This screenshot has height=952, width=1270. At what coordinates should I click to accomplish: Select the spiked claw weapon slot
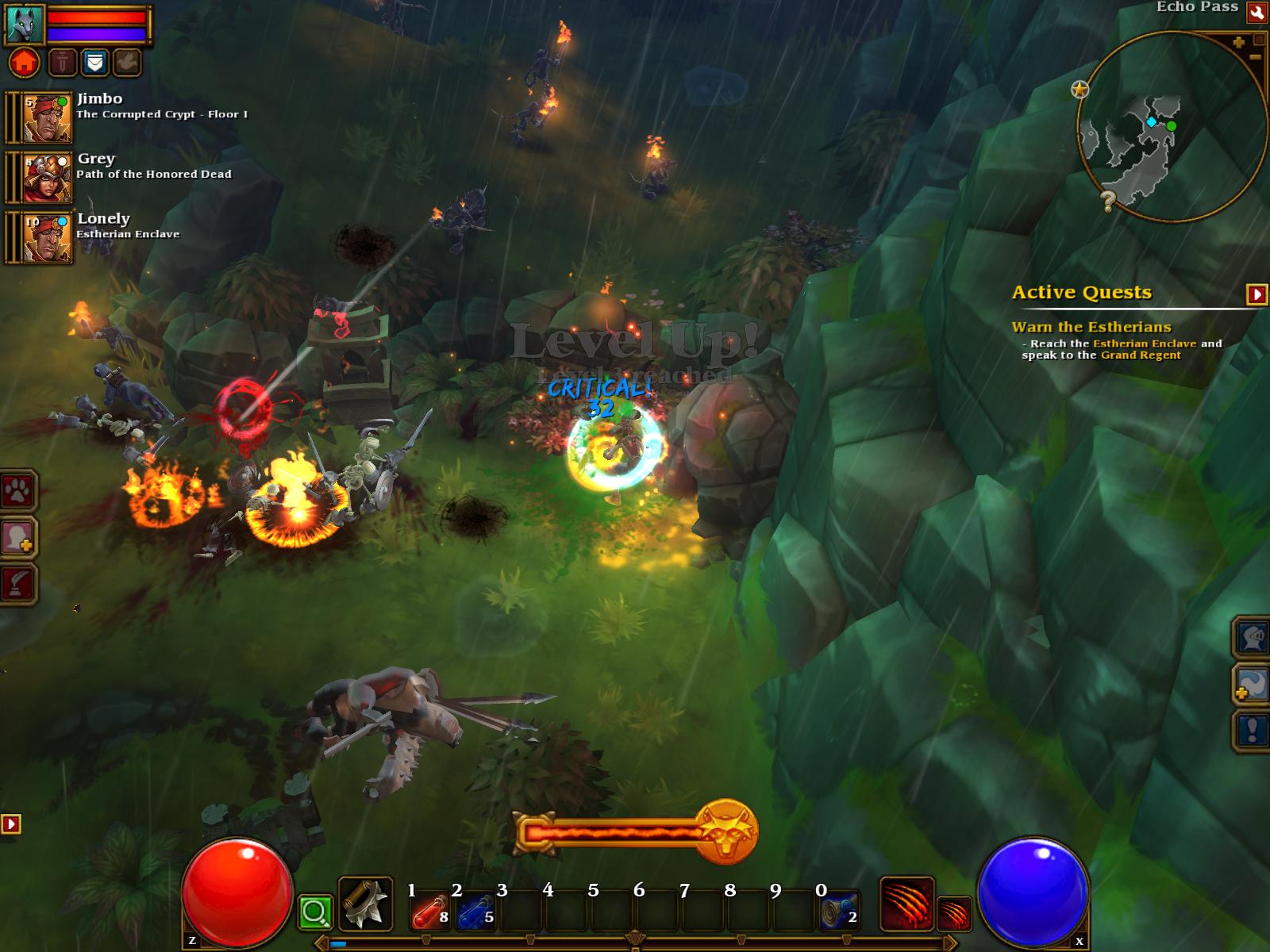click(365, 904)
